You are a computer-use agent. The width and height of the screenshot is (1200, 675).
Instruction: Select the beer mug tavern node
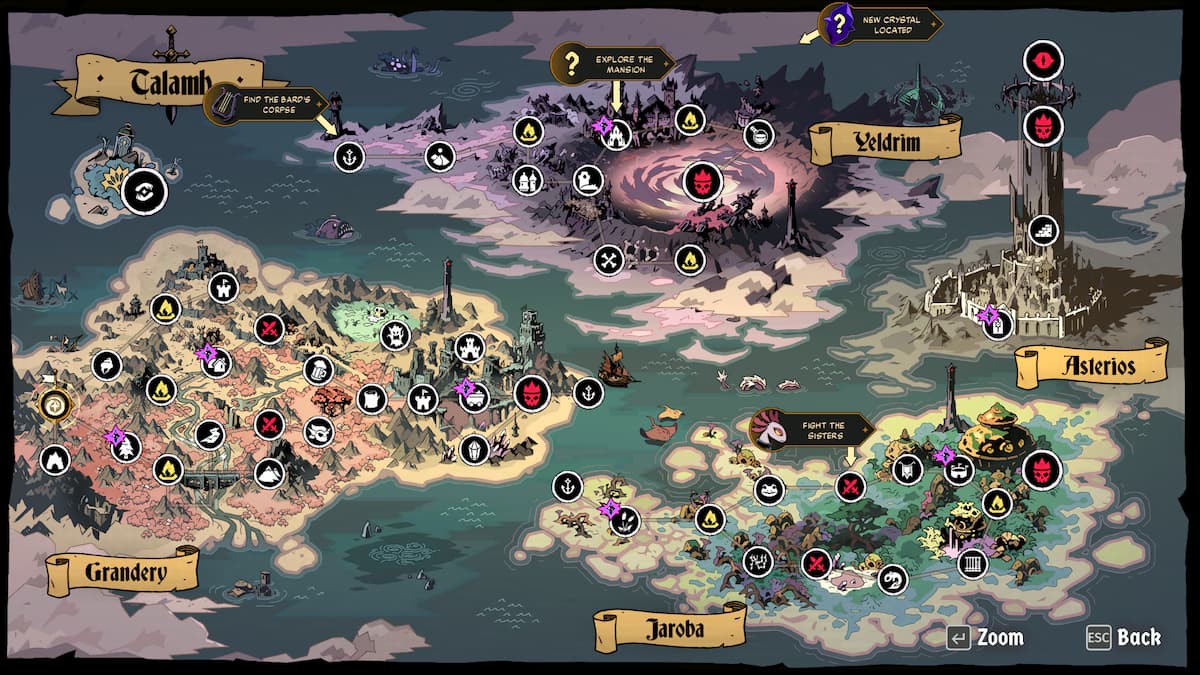317,370
